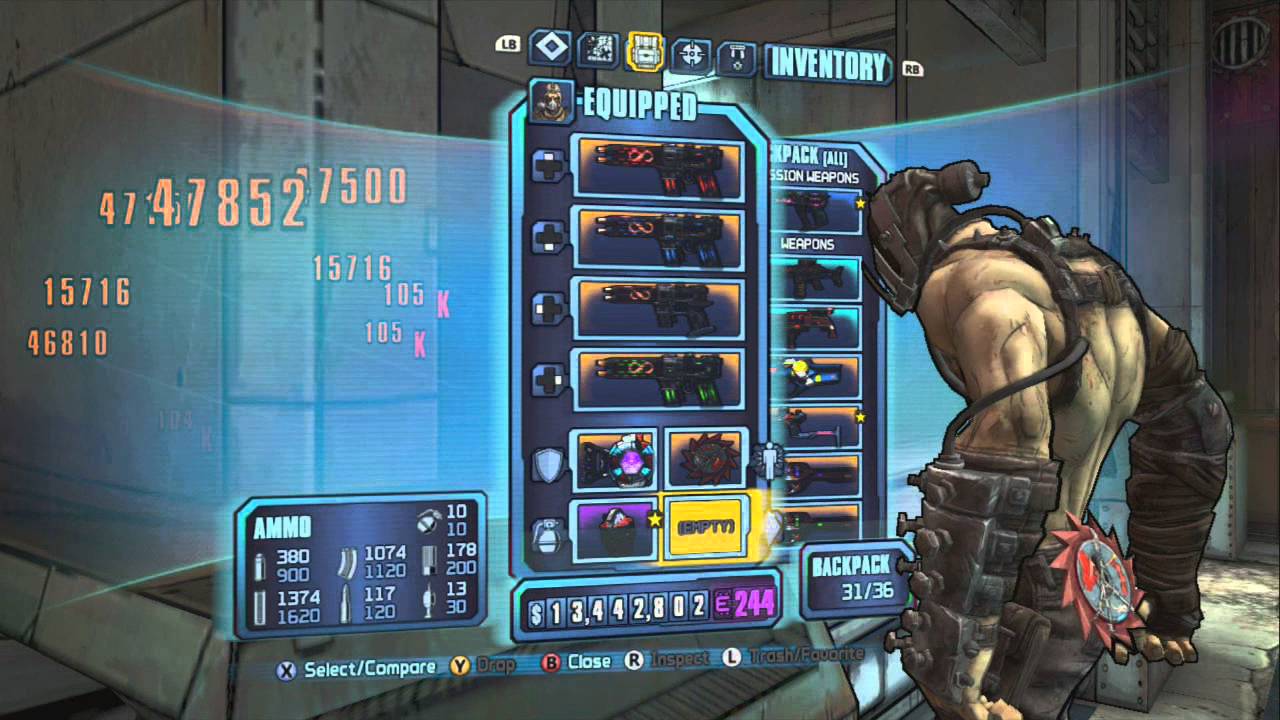Show the Badass Rank medal tab
Image resolution: width=1280 pixels, height=720 pixels.
point(736,56)
